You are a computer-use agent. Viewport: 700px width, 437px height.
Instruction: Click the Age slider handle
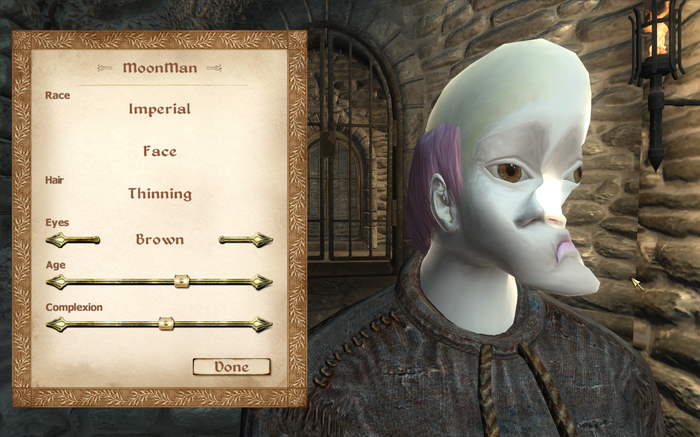coord(181,282)
